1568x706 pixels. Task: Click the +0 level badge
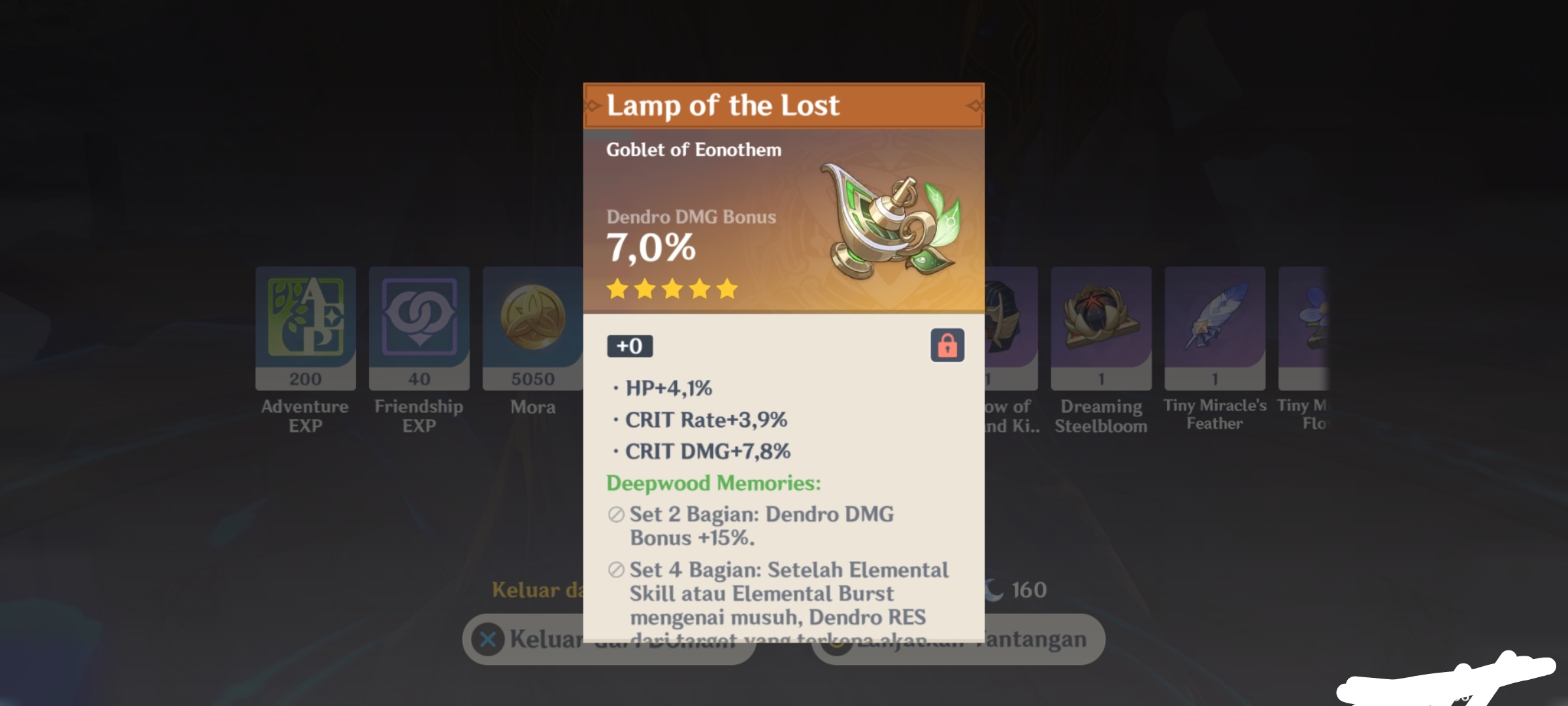click(630, 346)
